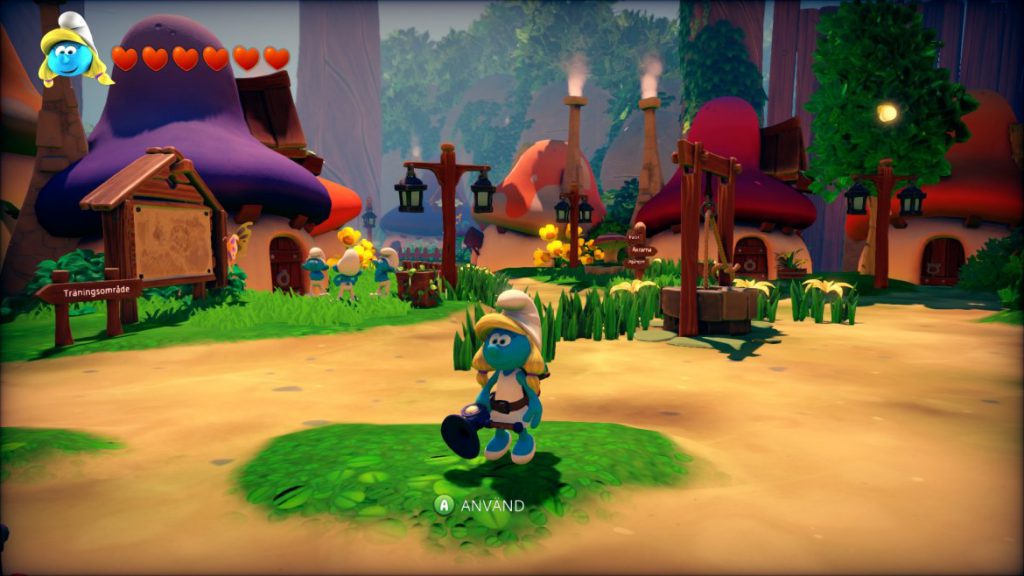Click the Smurfette character portrait icon
The width and height of the screenshot is (1024, 576).
click(x=73, y=52)
